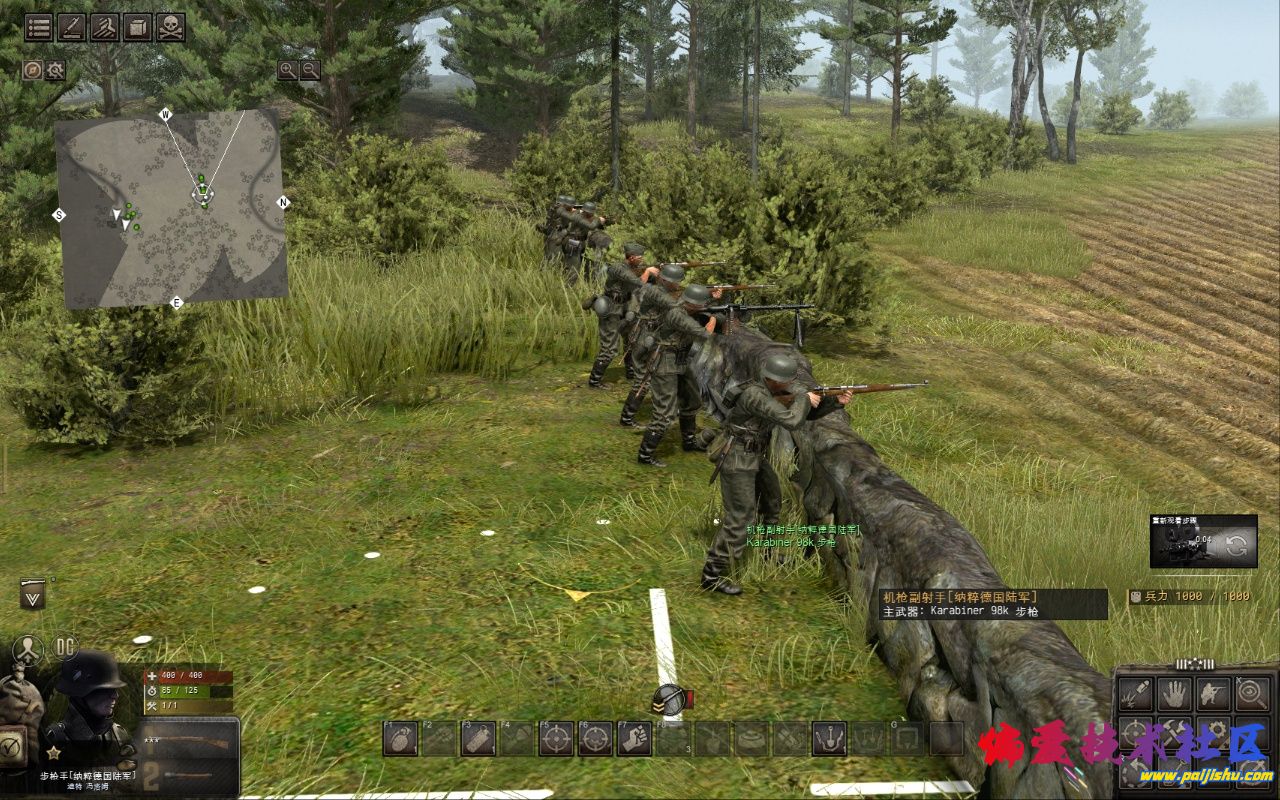1280x800 pixels.
Task: Select the shovel dig-in ability
Action: pos(828,738)
